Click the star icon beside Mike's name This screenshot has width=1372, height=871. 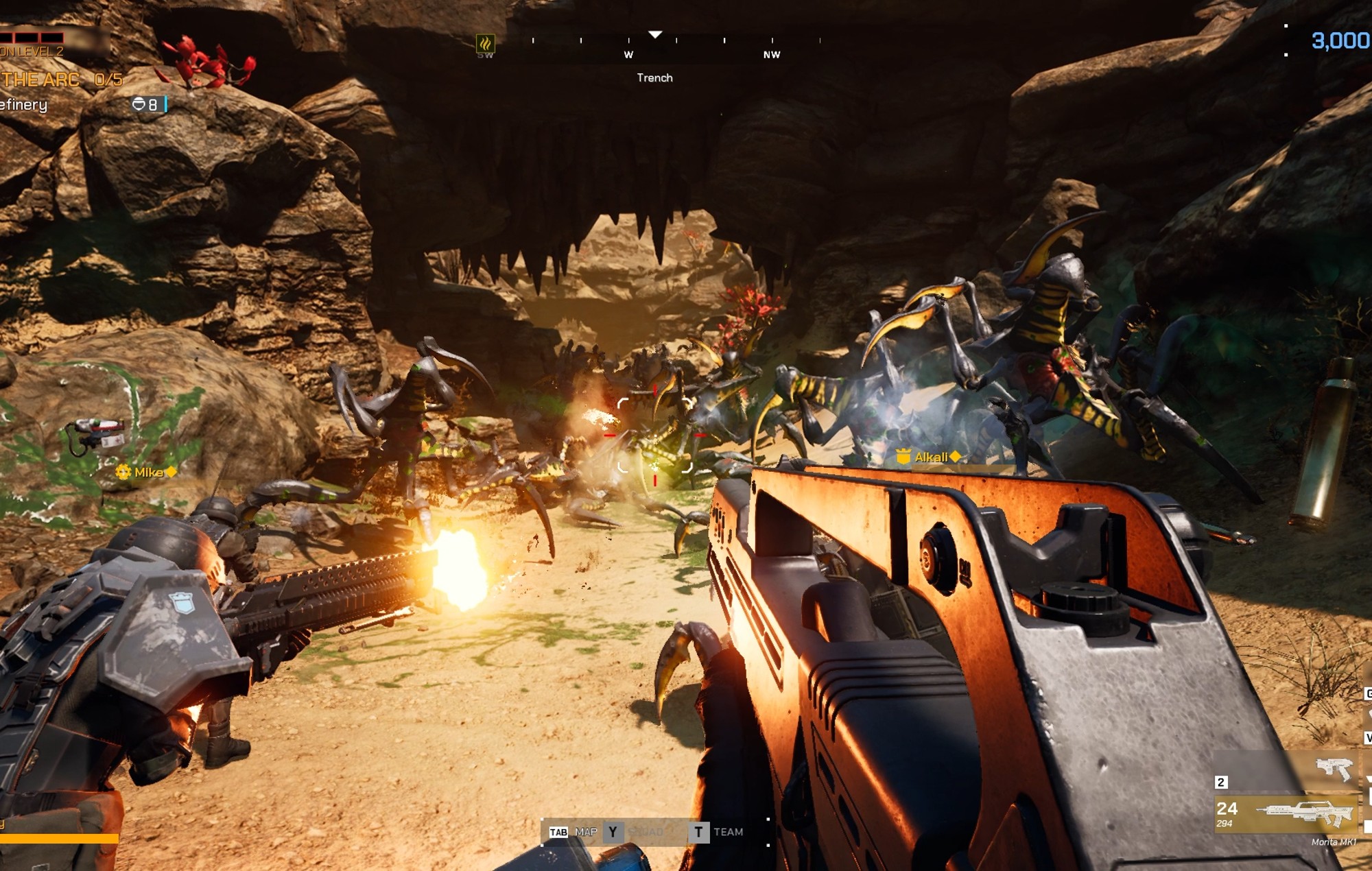tap(123, 472)
